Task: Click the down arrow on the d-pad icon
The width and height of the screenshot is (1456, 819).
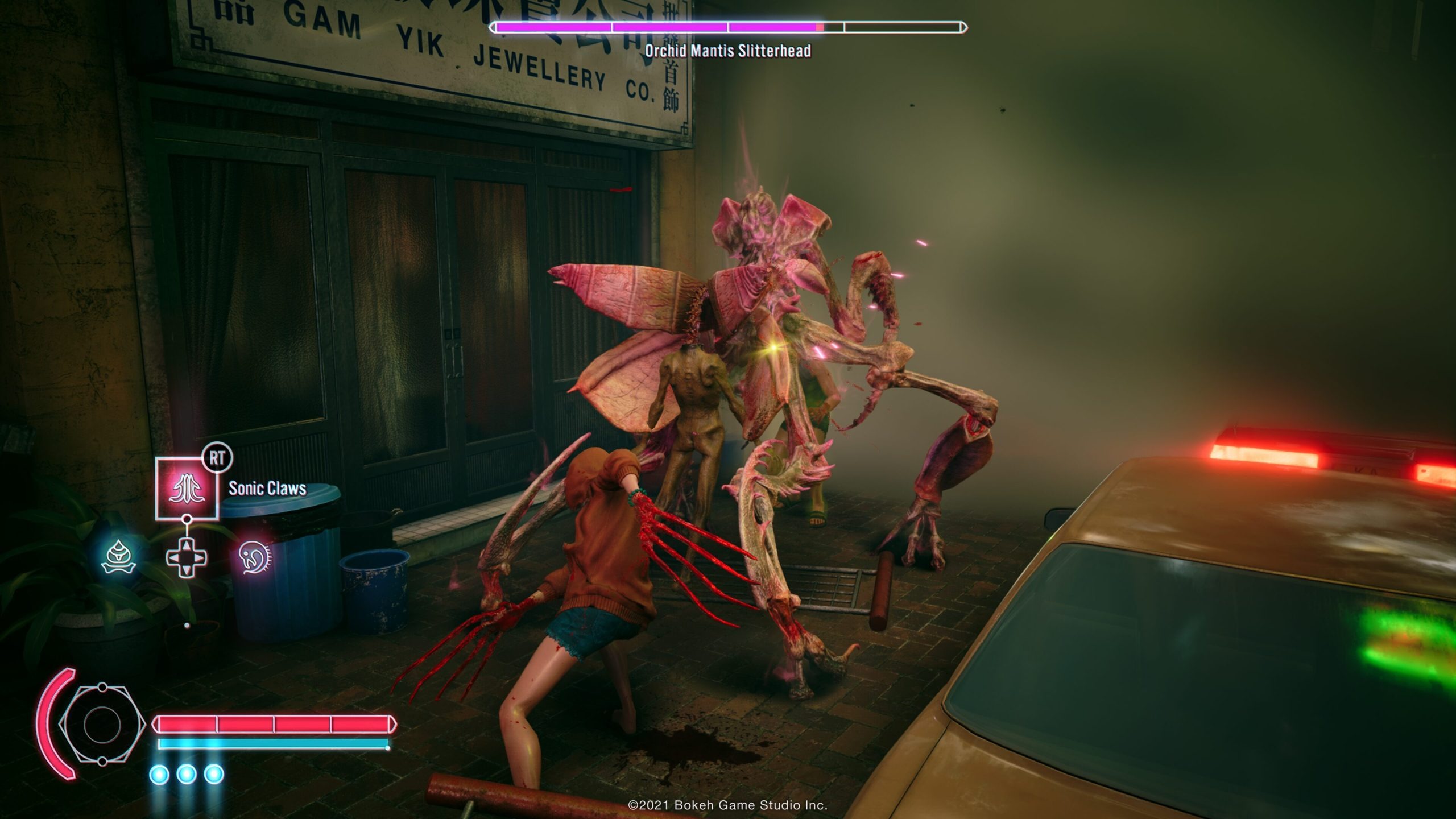Action: pos(186,570)
